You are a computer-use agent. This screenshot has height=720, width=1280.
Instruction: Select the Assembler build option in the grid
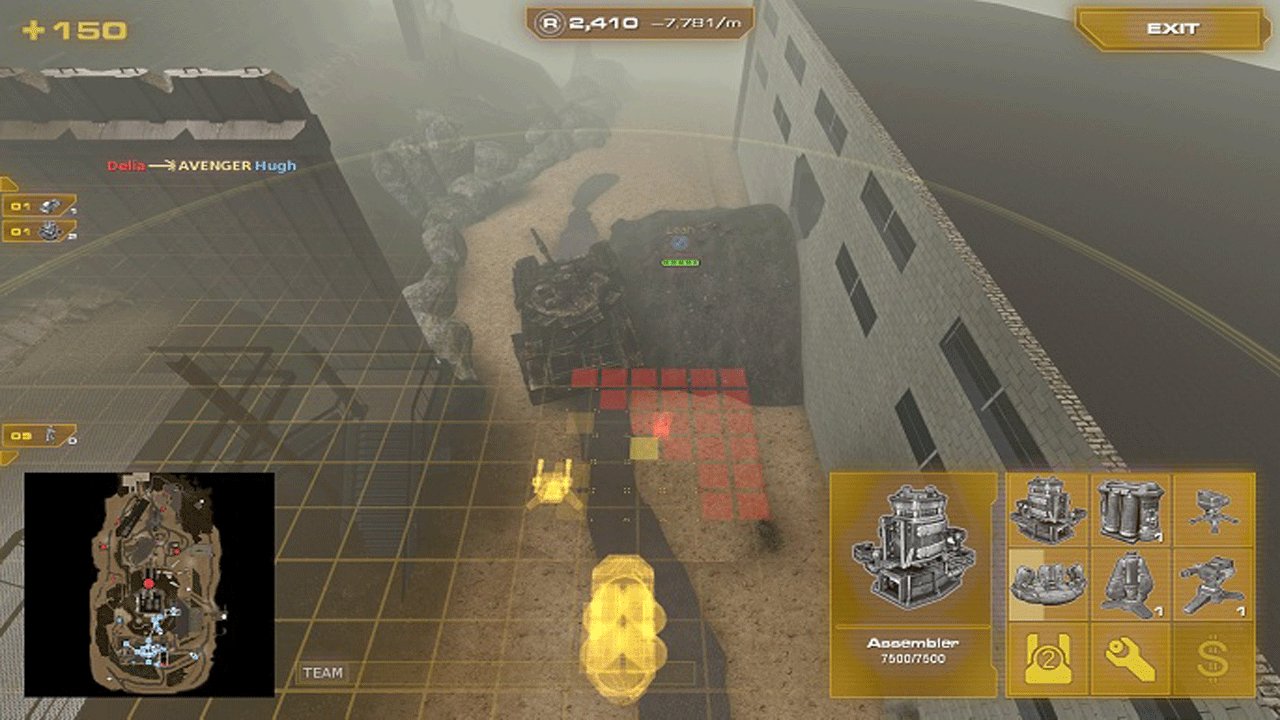tap(1048, 510)
